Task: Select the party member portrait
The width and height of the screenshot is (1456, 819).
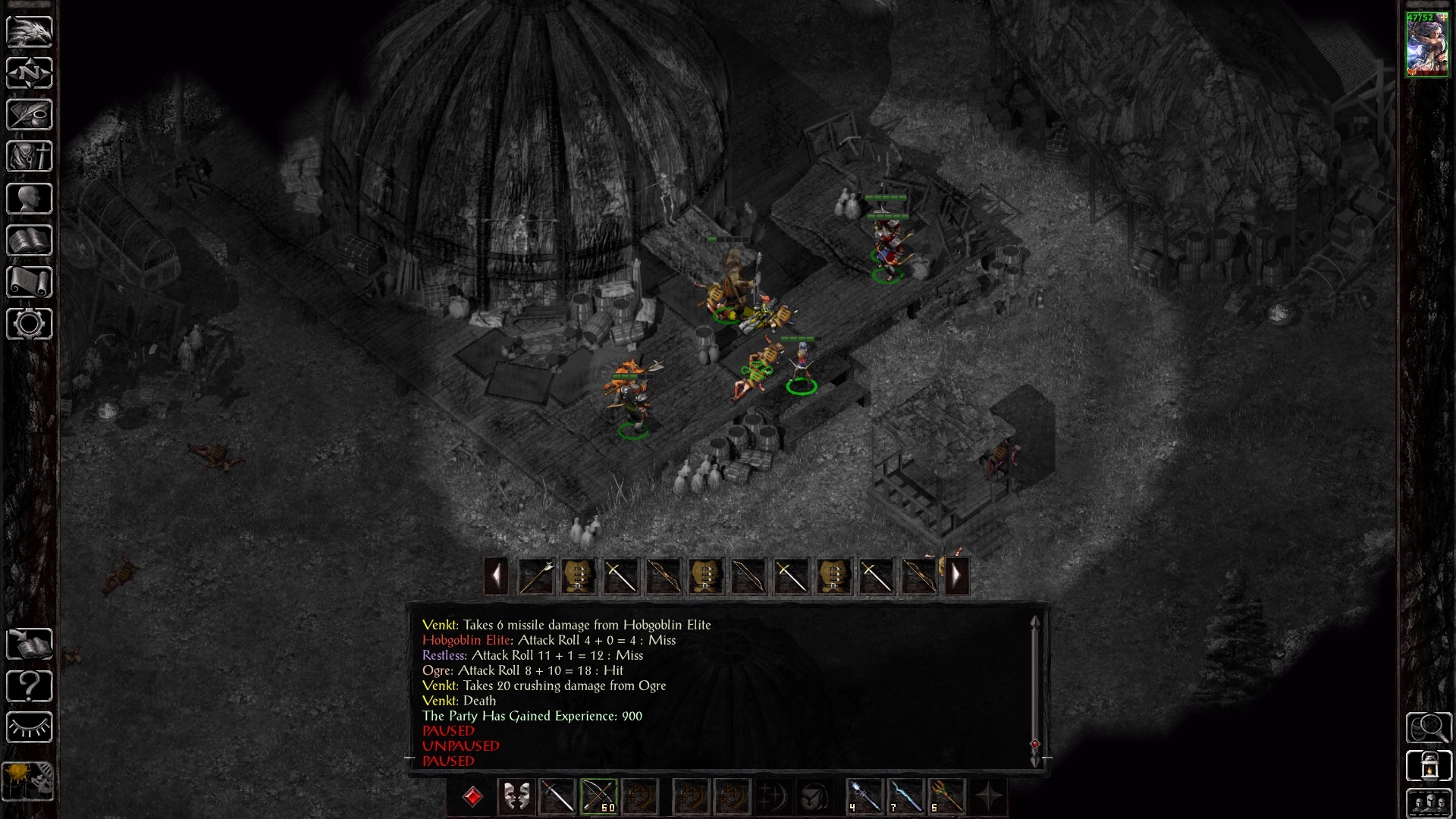Action: point(1427,45)
